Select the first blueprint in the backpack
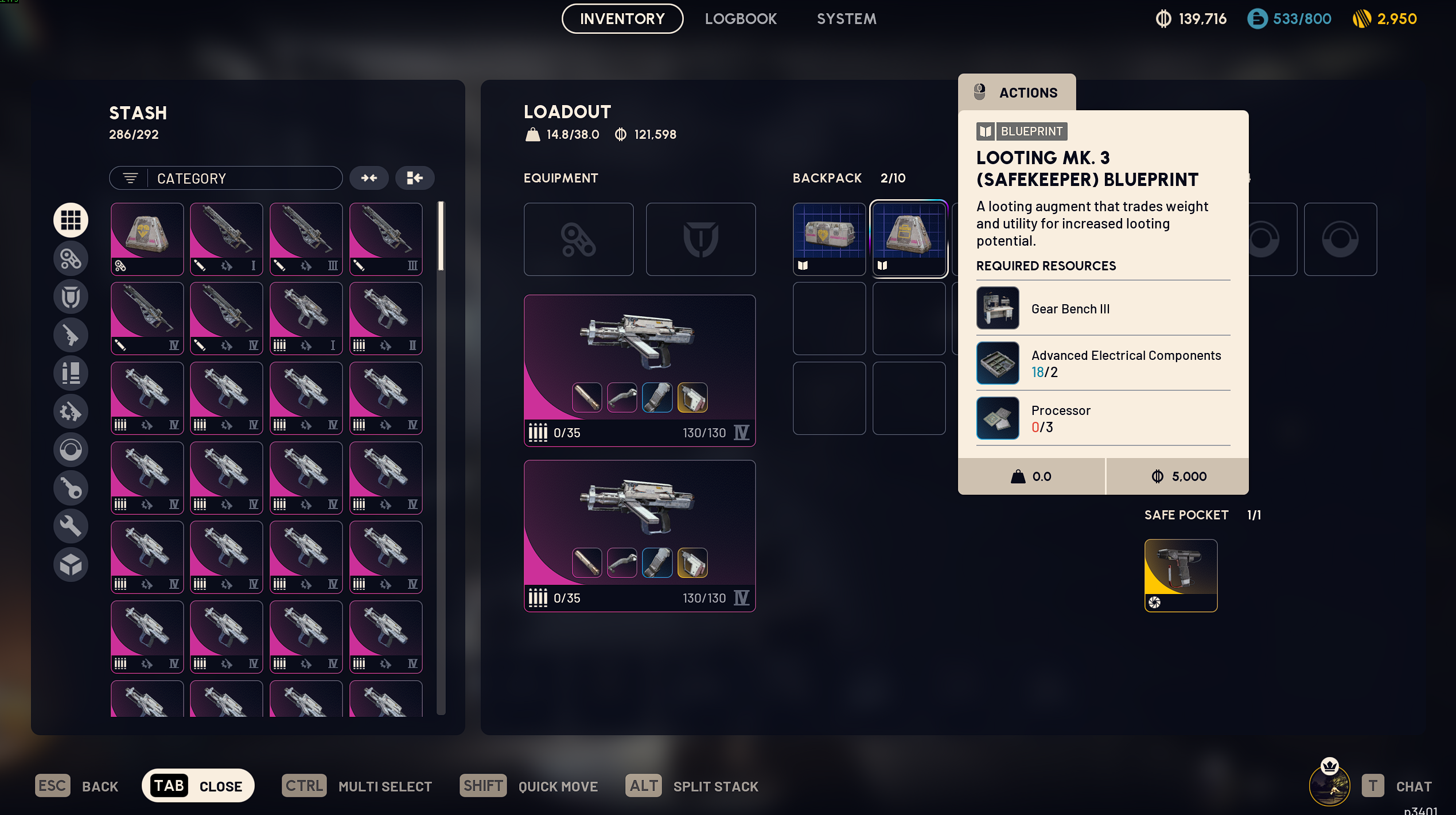The height and width of the screenshot is (815, 1456). (829, 239)
